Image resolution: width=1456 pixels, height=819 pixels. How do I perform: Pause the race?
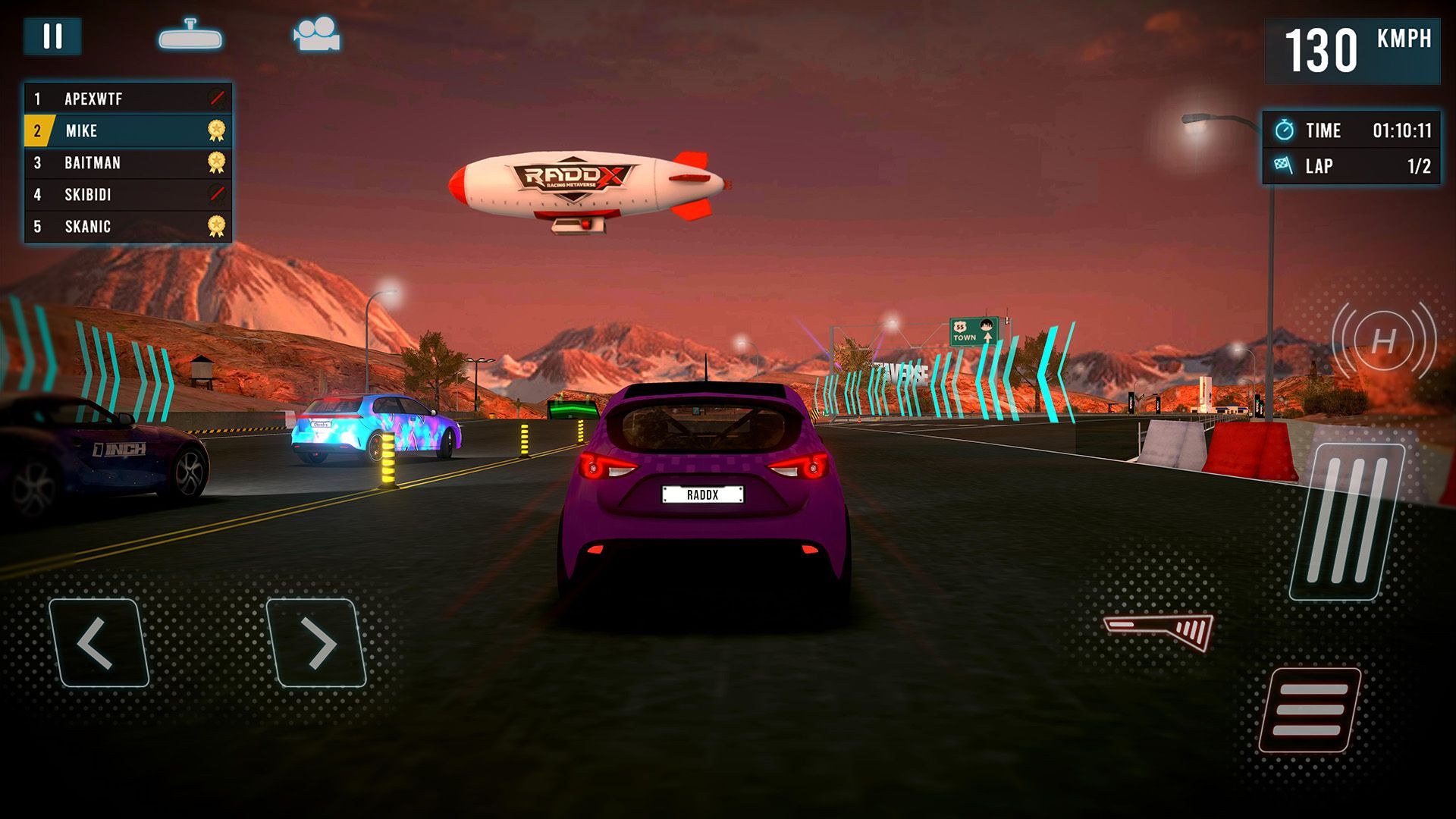click(52, 36)
